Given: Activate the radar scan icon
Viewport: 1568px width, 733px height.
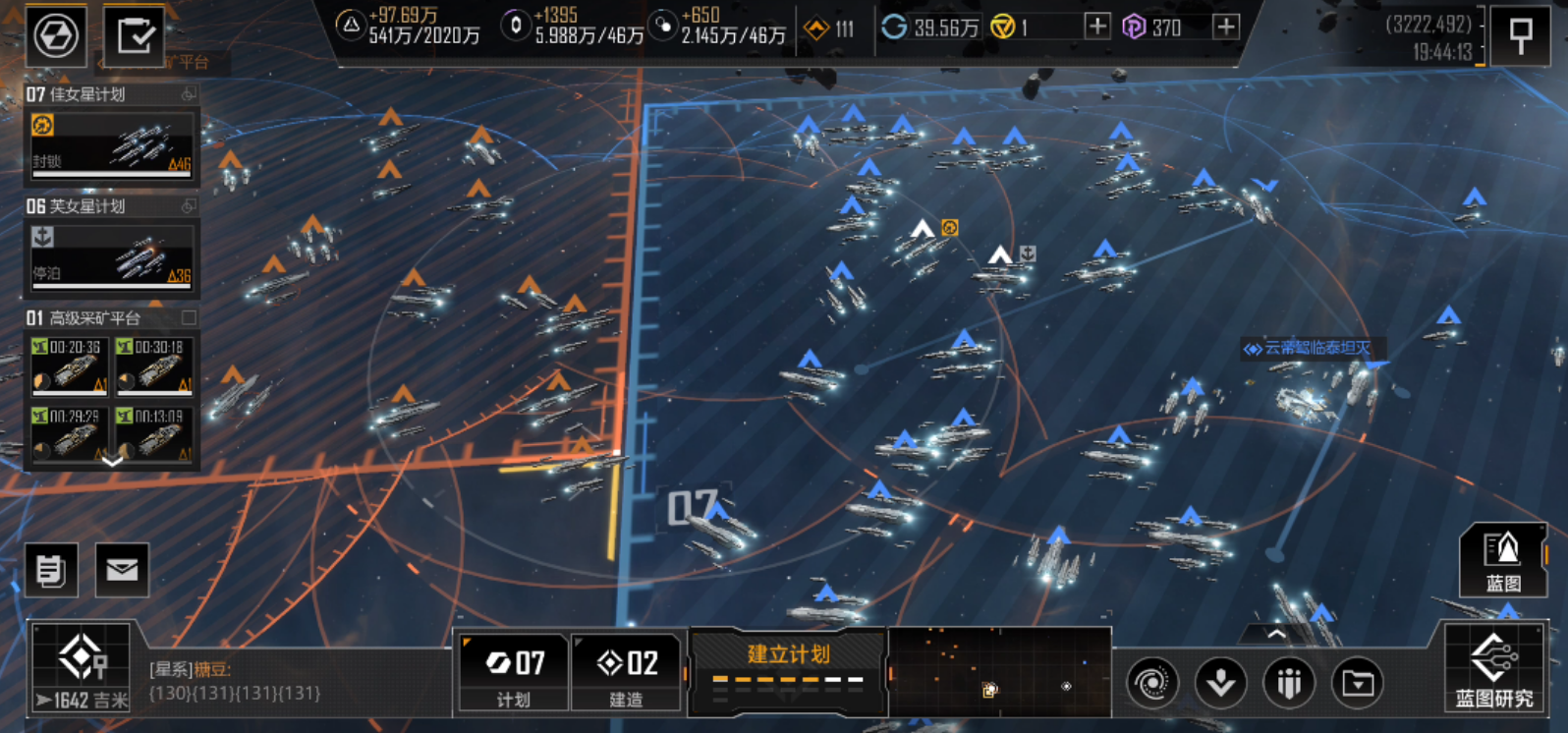Looking at the screenshot, I should click(x=1152, y=681).
